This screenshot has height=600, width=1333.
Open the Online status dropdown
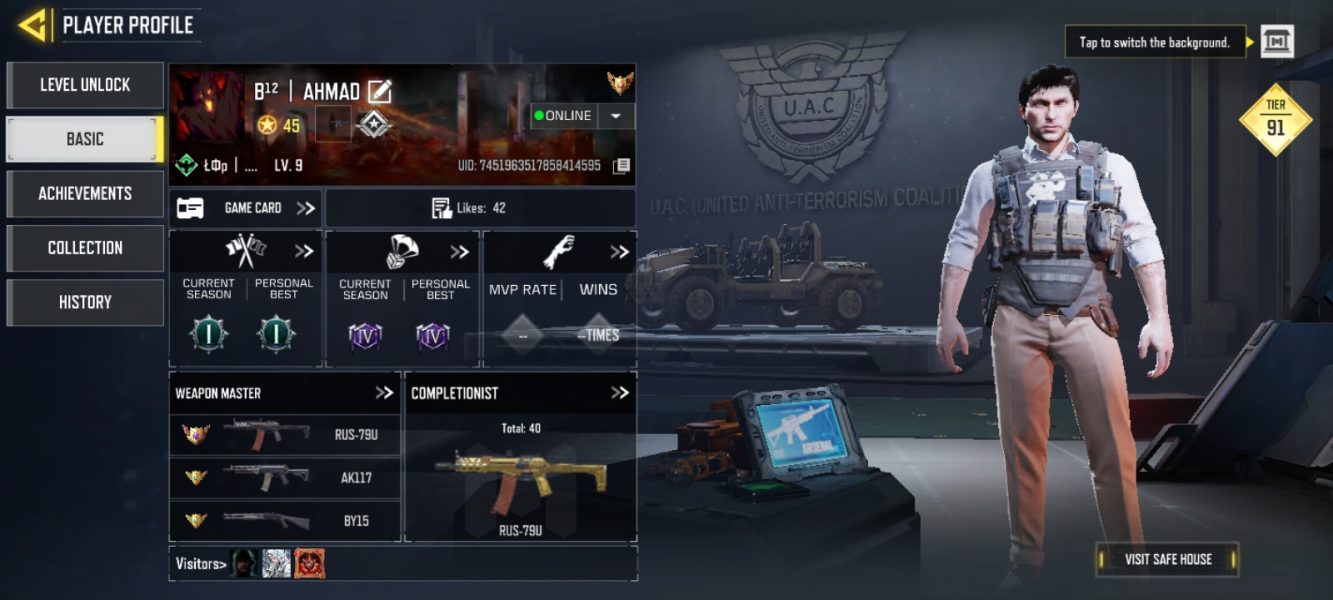[x=616, y=116]
